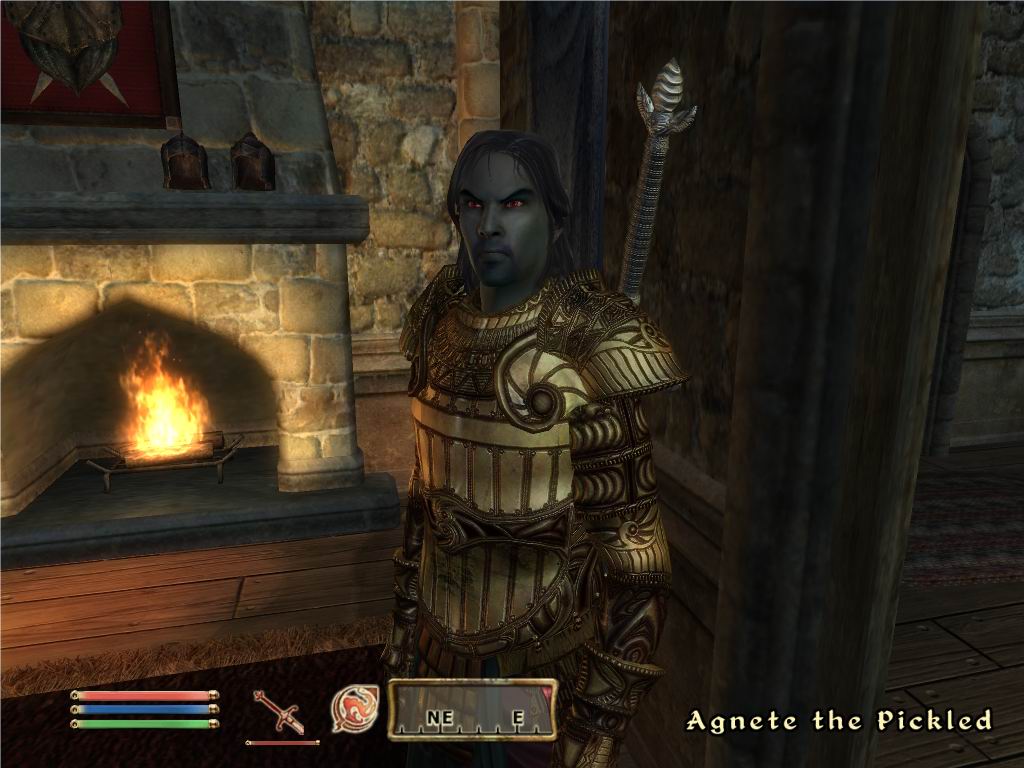The height and width of the screenshot is (768, 1024).
Task: Click the compass direction bar
Action: click(473, 711)
